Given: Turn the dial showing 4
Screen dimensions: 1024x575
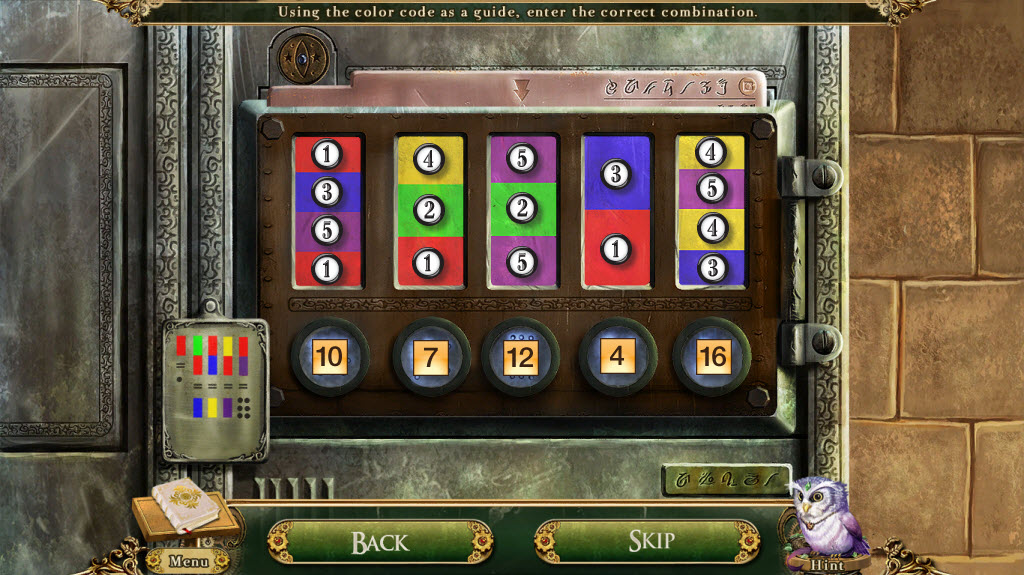Looking at the screenshot, I should 618,357.
